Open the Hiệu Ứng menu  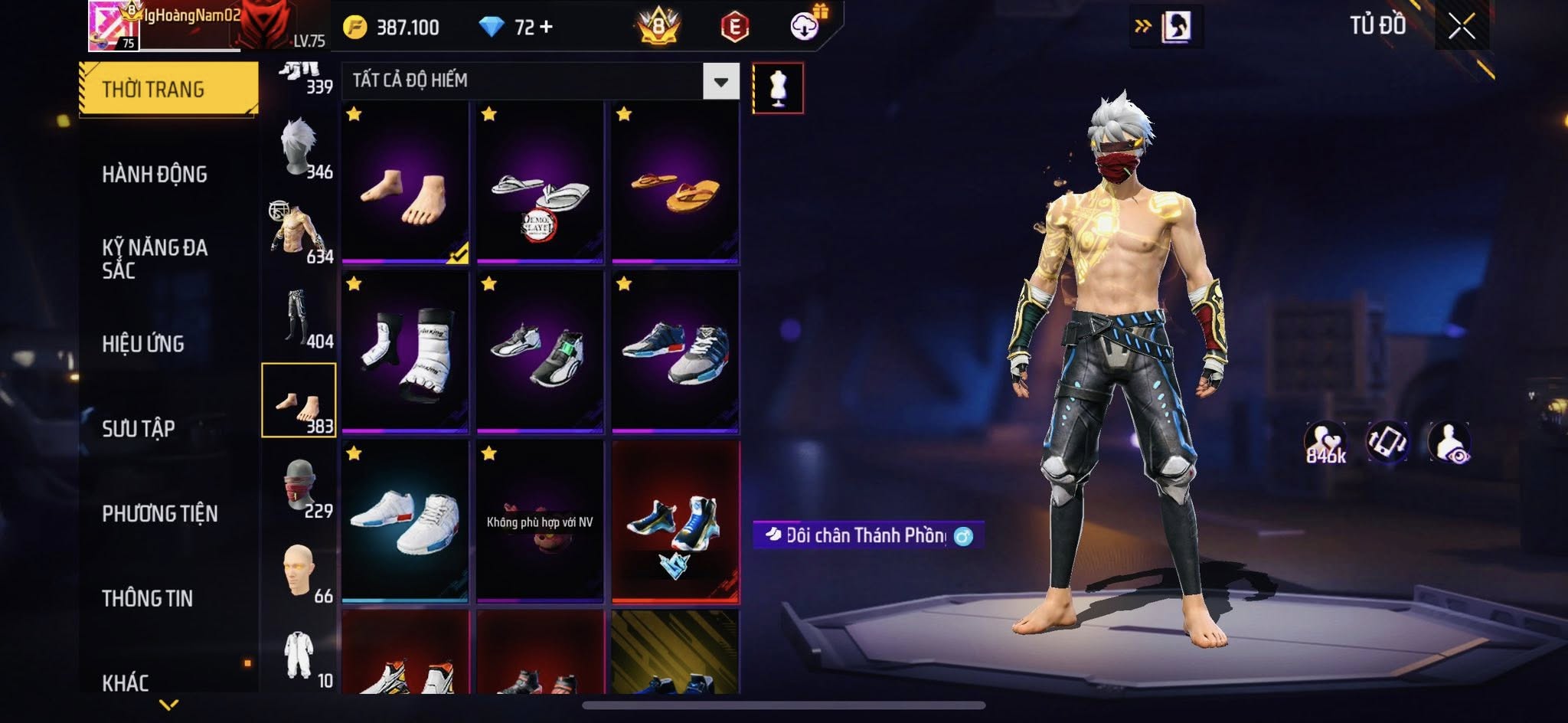click(143, 344)
